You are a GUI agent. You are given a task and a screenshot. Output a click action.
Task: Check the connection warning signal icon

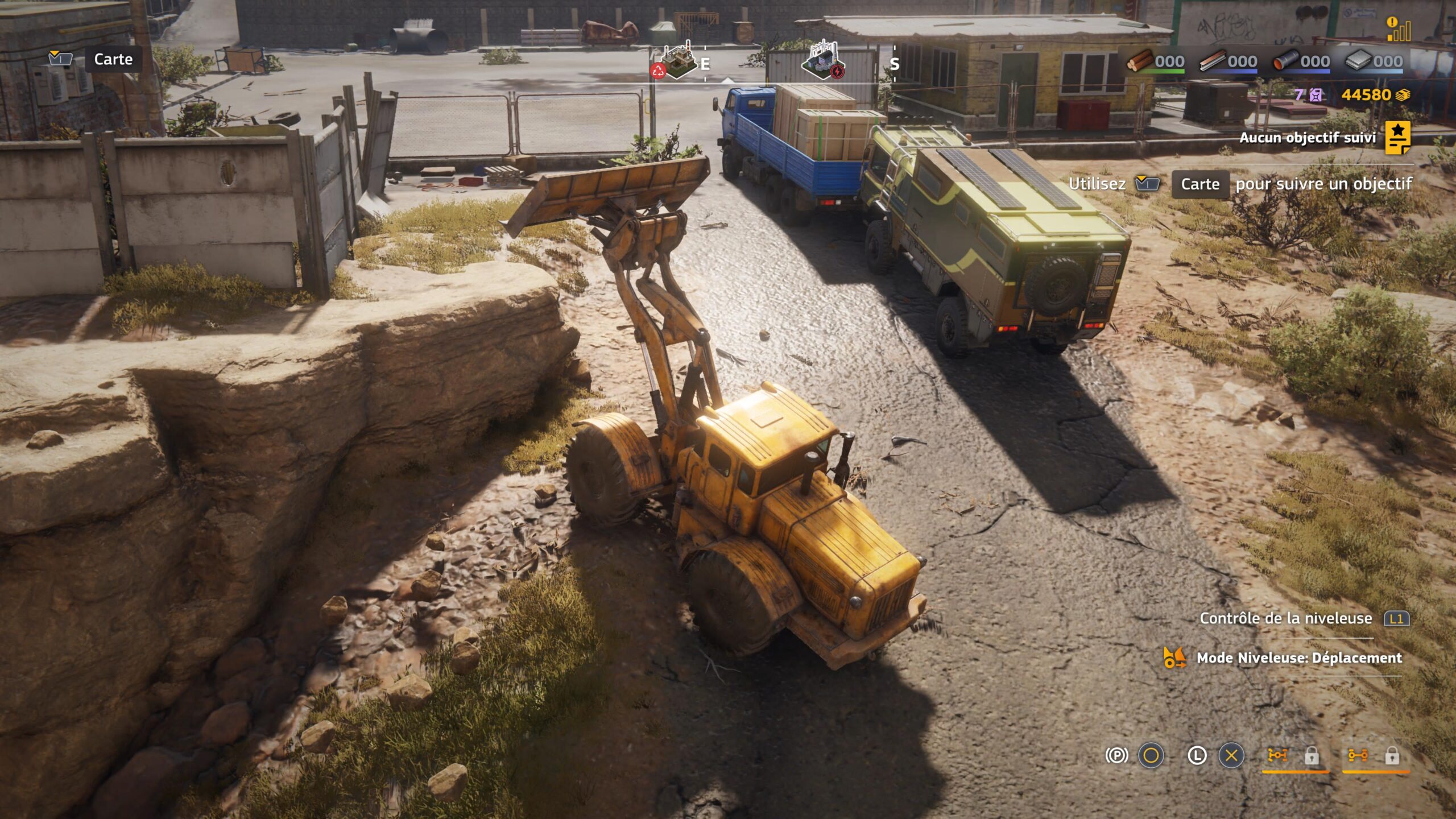tap(1398, 30)
